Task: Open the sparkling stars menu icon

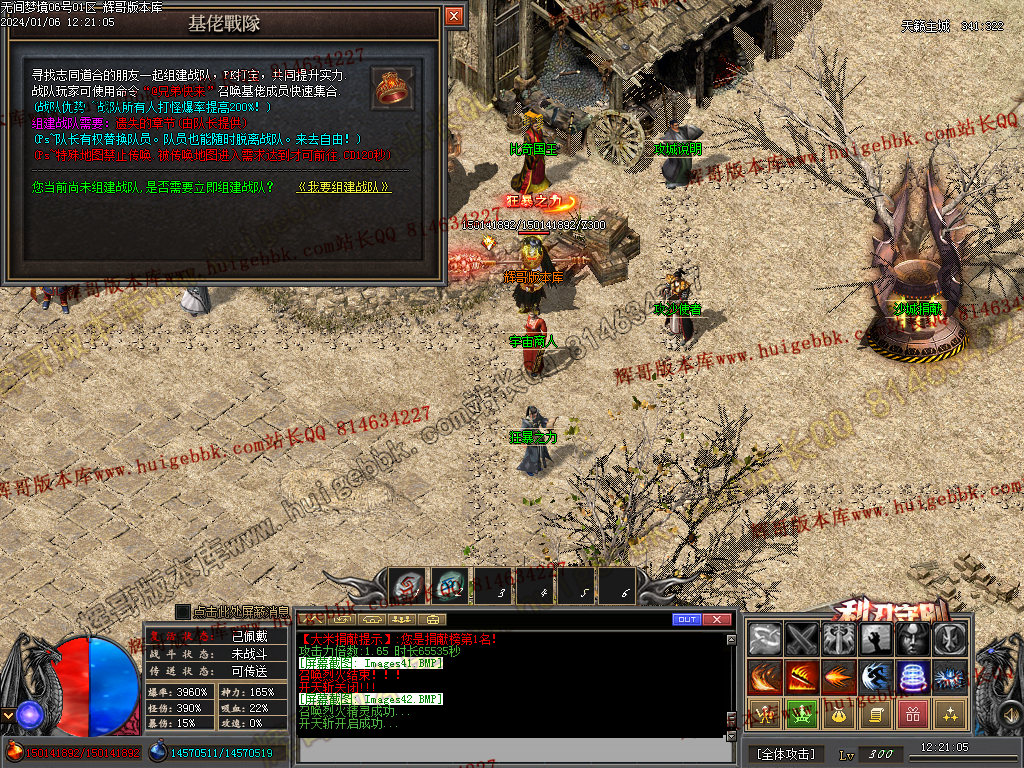Action: pos(949,714)
